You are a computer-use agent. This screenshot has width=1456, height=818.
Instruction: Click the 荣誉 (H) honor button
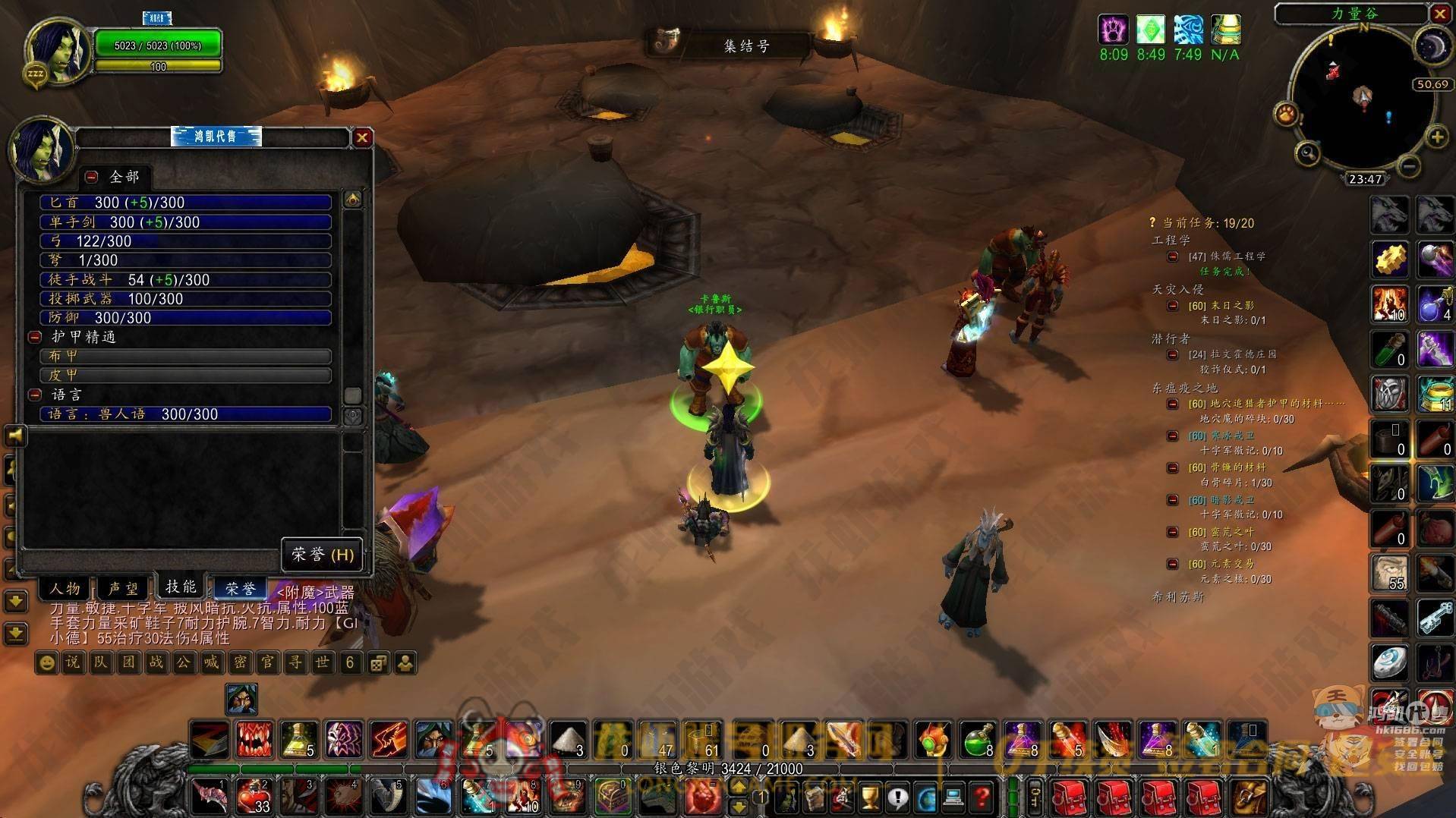(323, 555)
